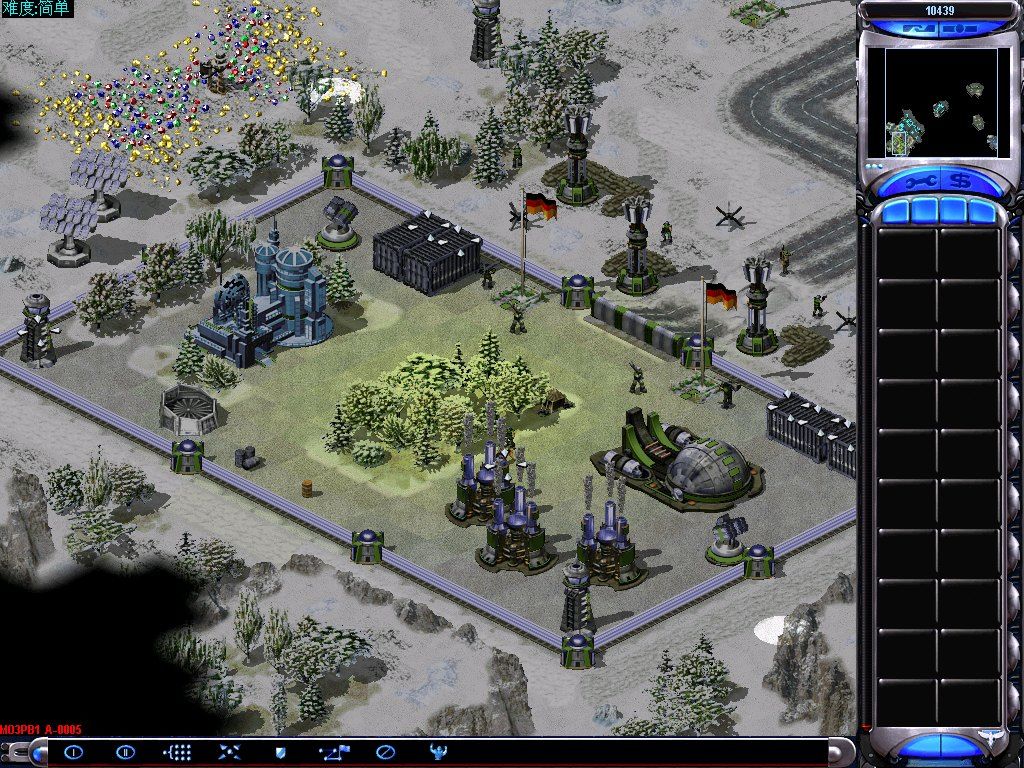Activate the shield guard command
Viewport: 1024px width, 768px height.
[x=281, y=751]
